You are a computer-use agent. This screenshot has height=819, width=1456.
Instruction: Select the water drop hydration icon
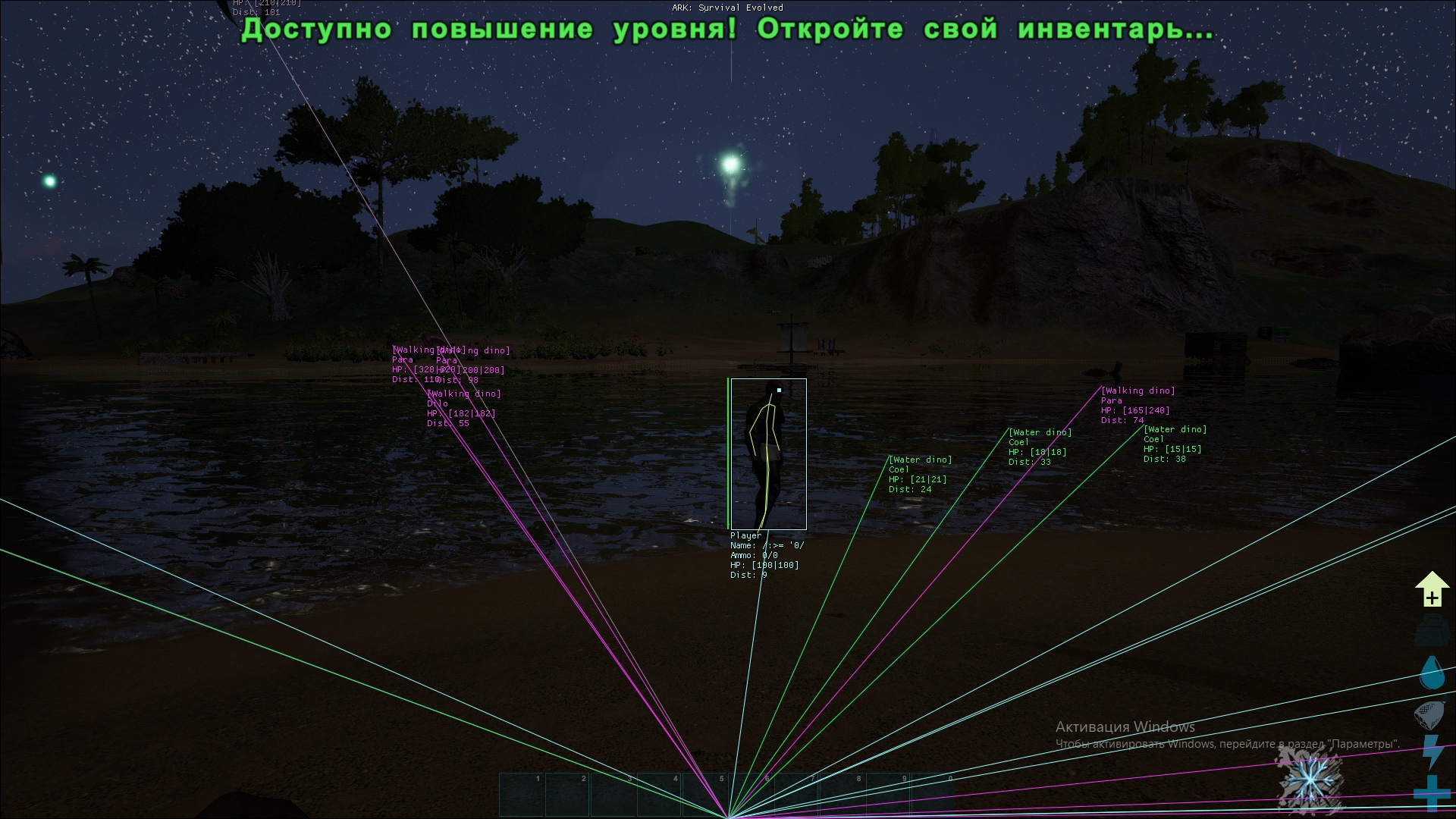point(1431,671)
